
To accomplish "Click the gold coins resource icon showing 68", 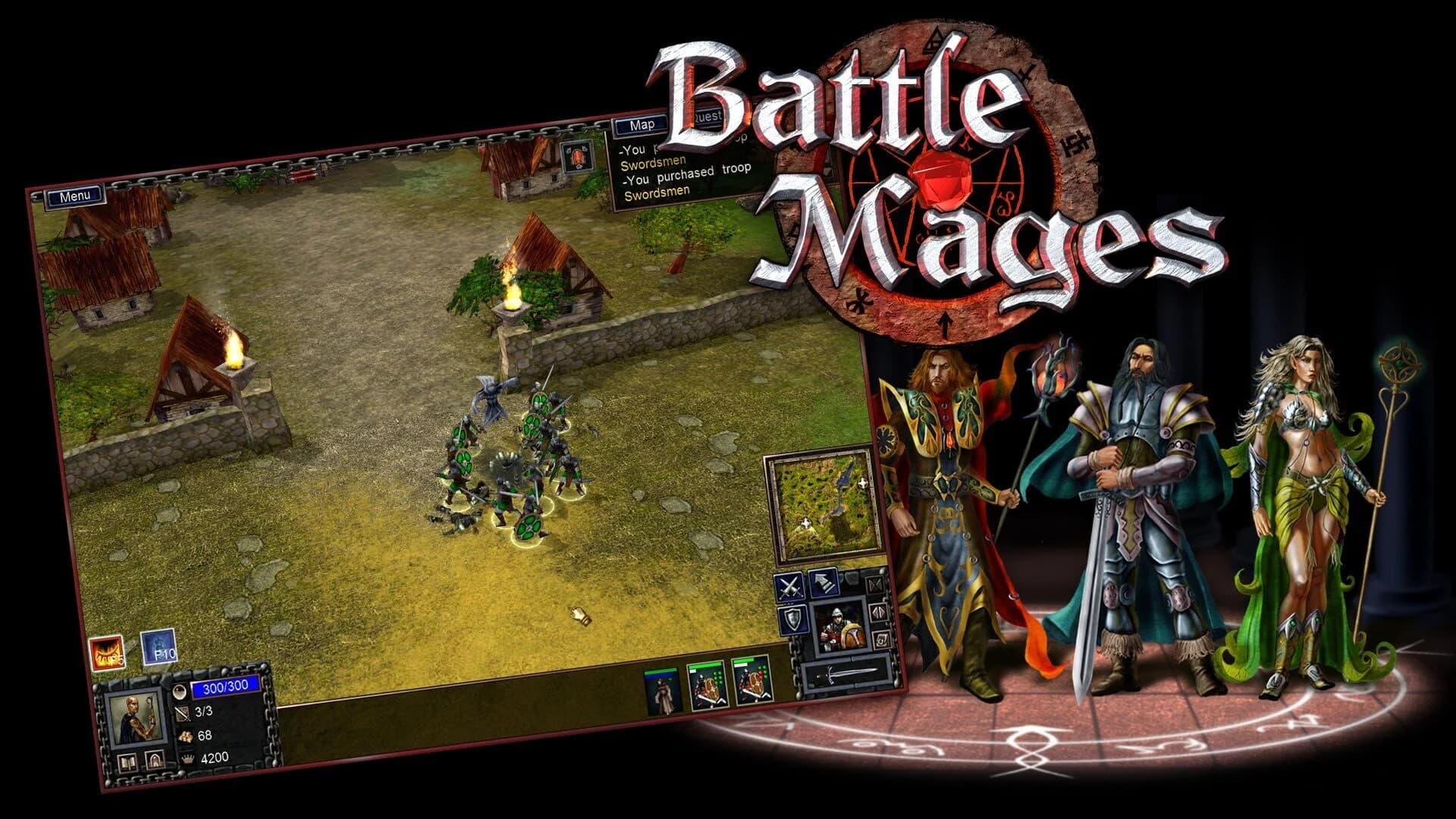I will 187,738.
